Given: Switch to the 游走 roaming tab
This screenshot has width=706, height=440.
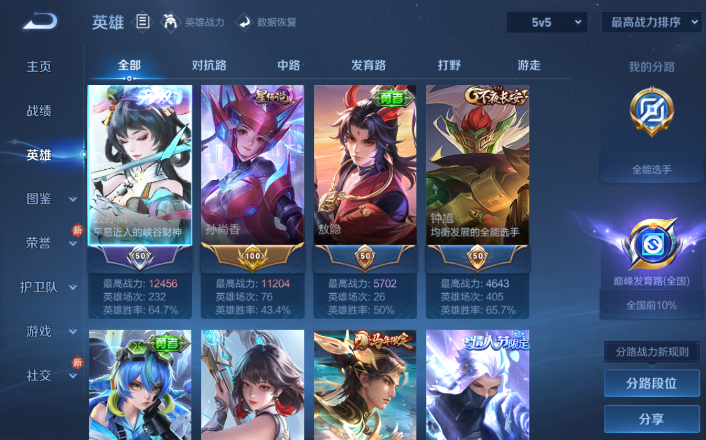Looking at the screenshot, I should pos(529,66).
